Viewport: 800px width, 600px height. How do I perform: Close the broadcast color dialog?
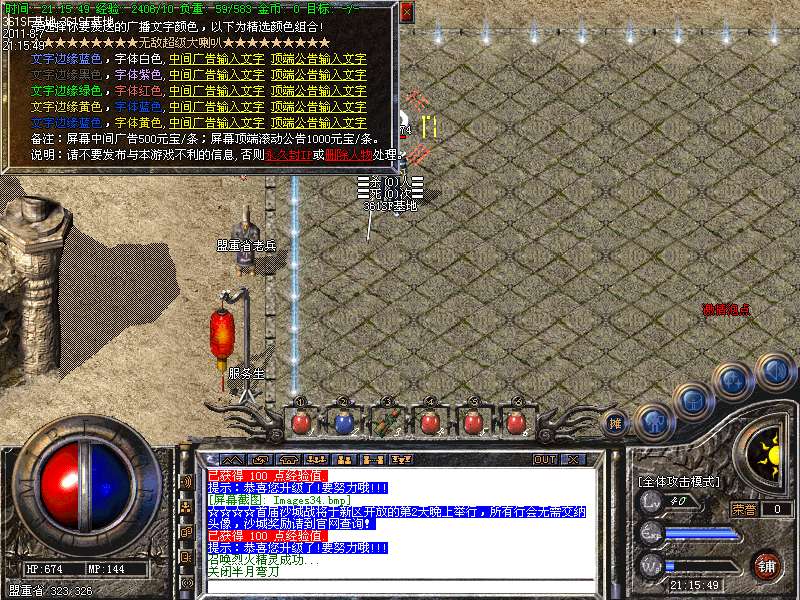coord(406,13)
